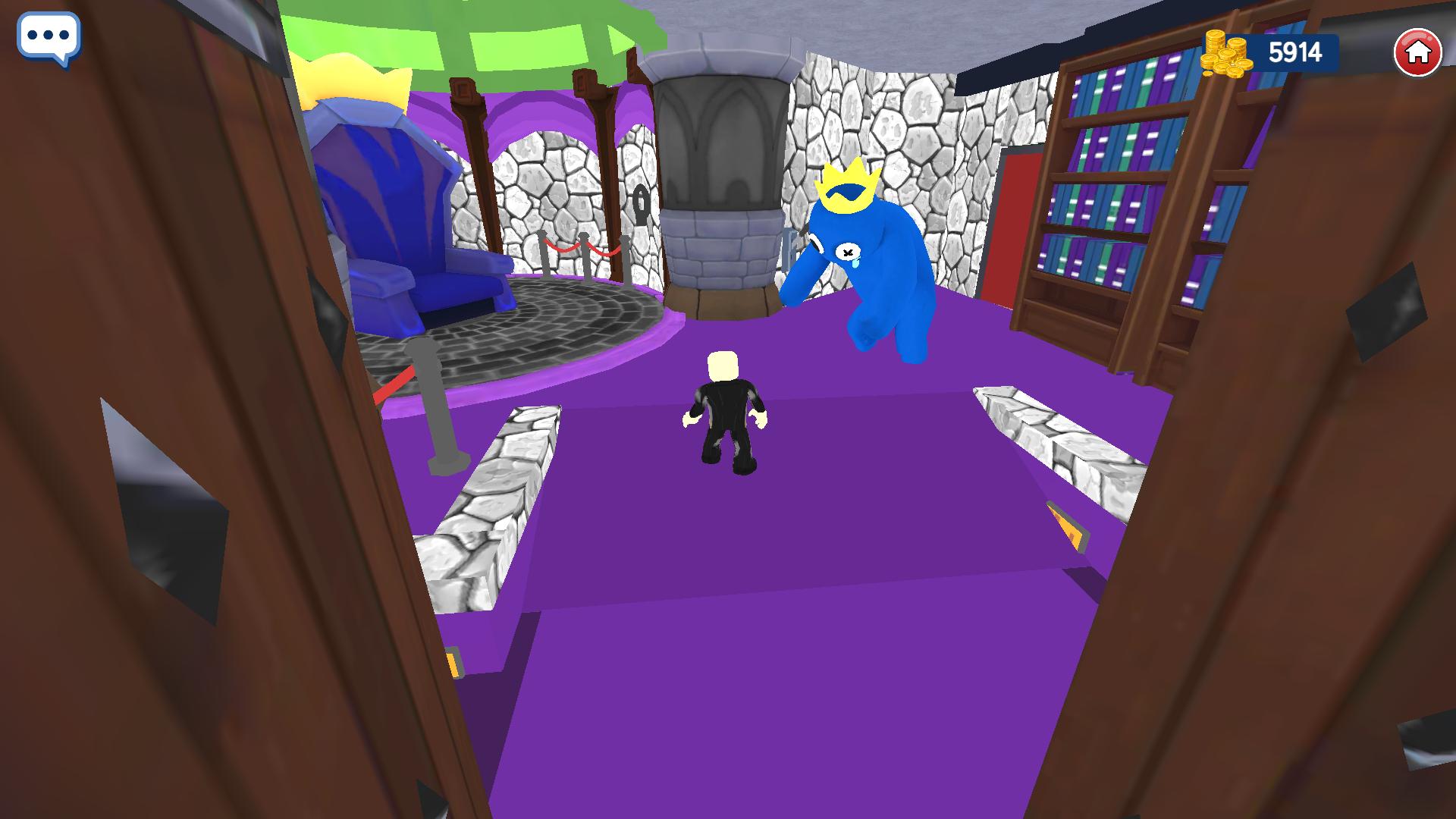This screenshot has height=819, width=1456.
Task: Click the red rope barrier near the throne
Action: [x=561, y=250]
